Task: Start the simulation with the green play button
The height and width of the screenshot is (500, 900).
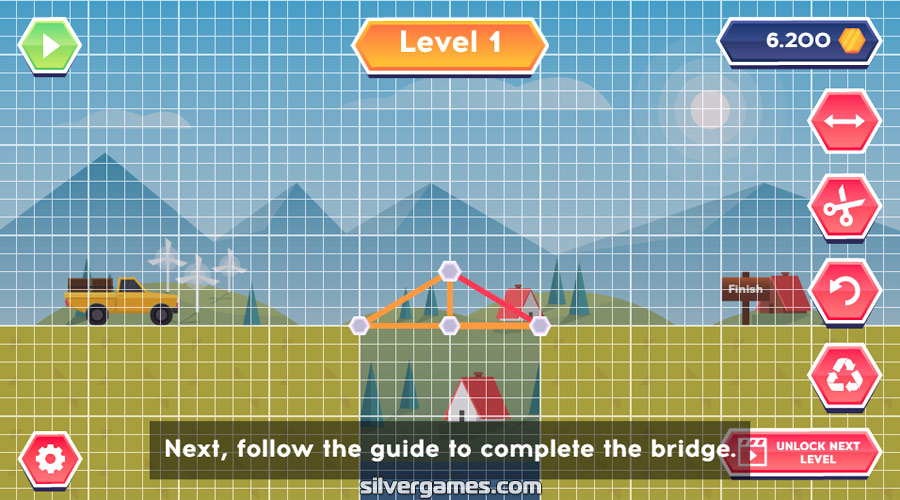Action: point(49,45)
